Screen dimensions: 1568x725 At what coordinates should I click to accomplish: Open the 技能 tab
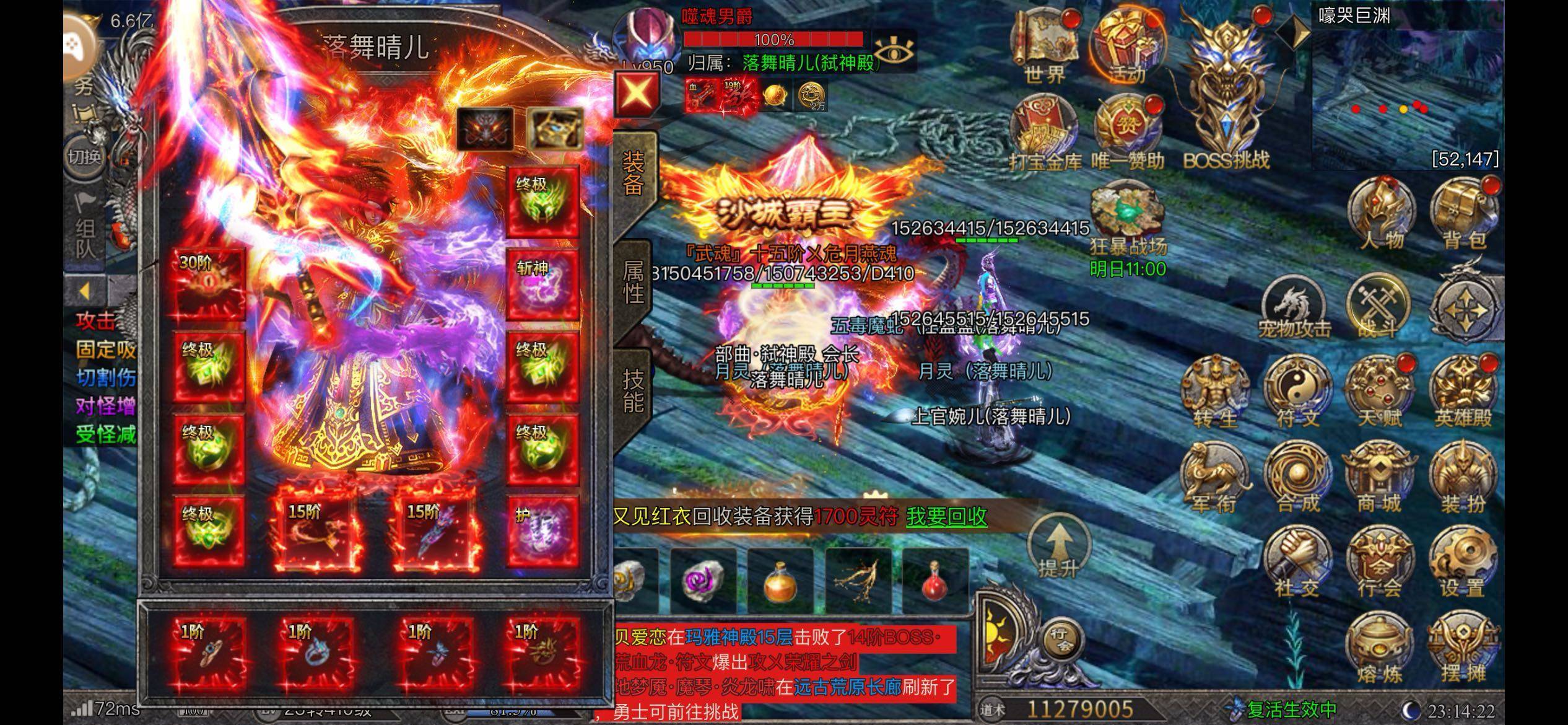633,390
